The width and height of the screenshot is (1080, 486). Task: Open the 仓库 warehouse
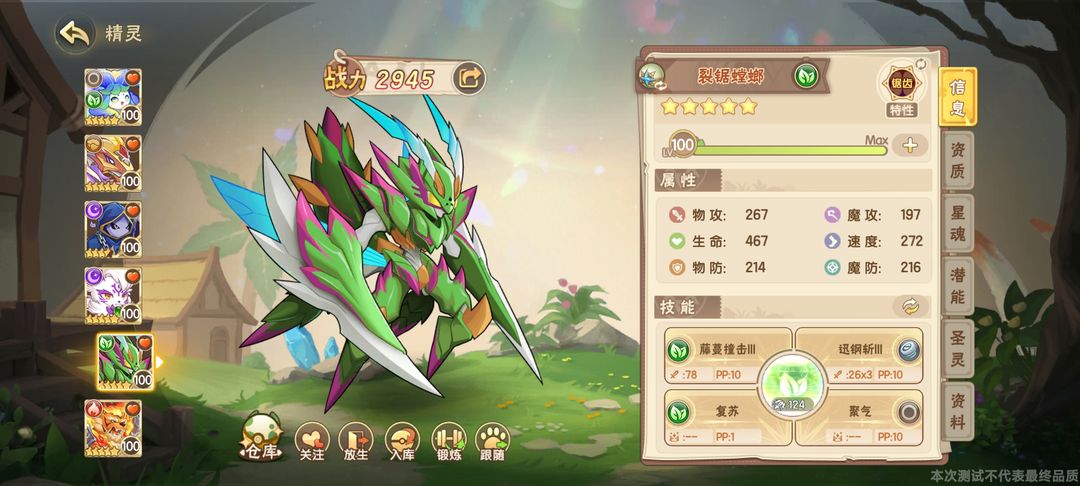click(262, 441)
